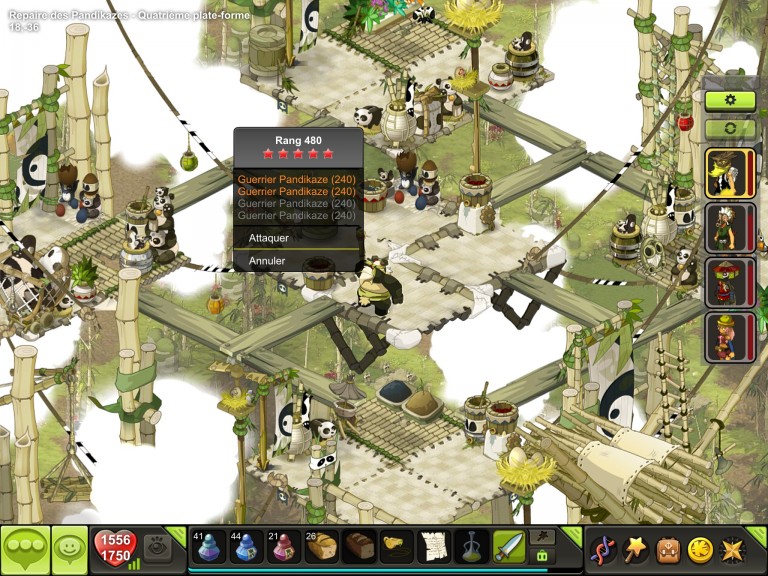The image size is (768, 576).
Task: Select the highlighted sword weapon slot
Action: (x=508, y=546)
